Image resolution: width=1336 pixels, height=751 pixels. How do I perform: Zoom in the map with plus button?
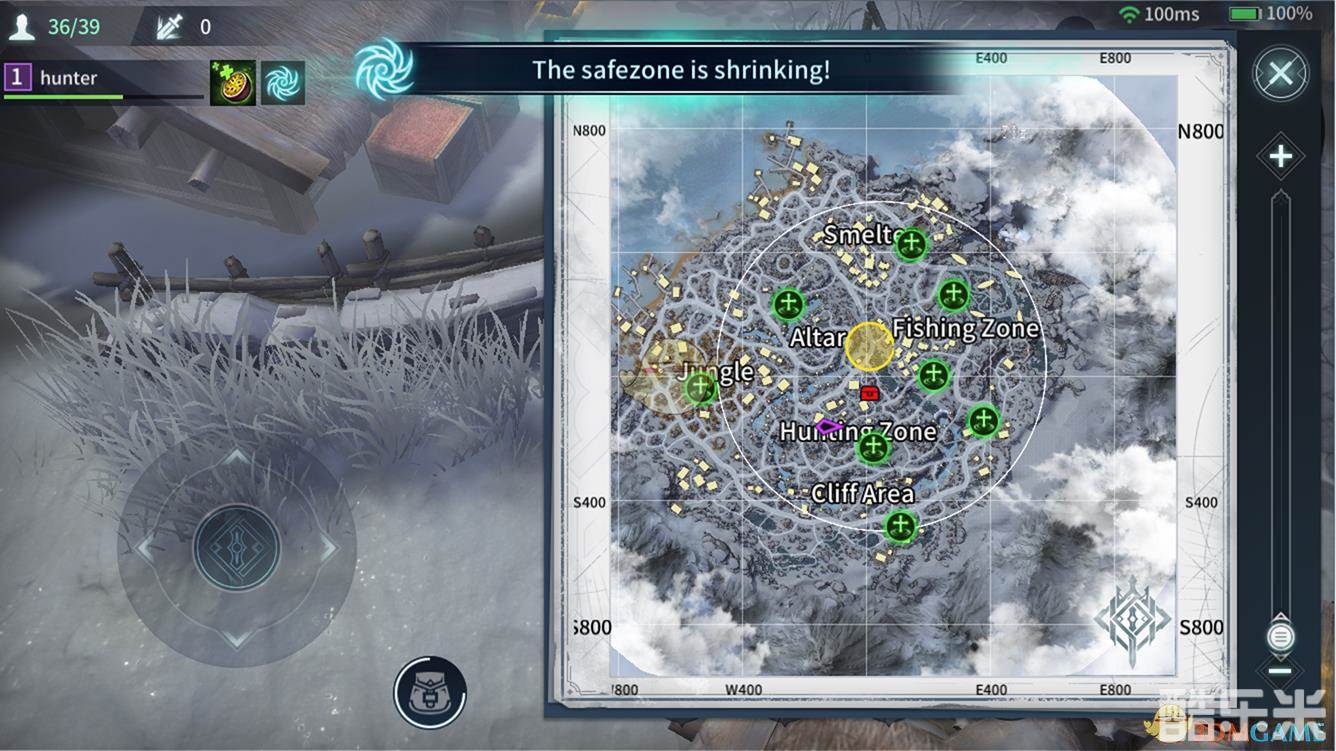pos(1281,156)
